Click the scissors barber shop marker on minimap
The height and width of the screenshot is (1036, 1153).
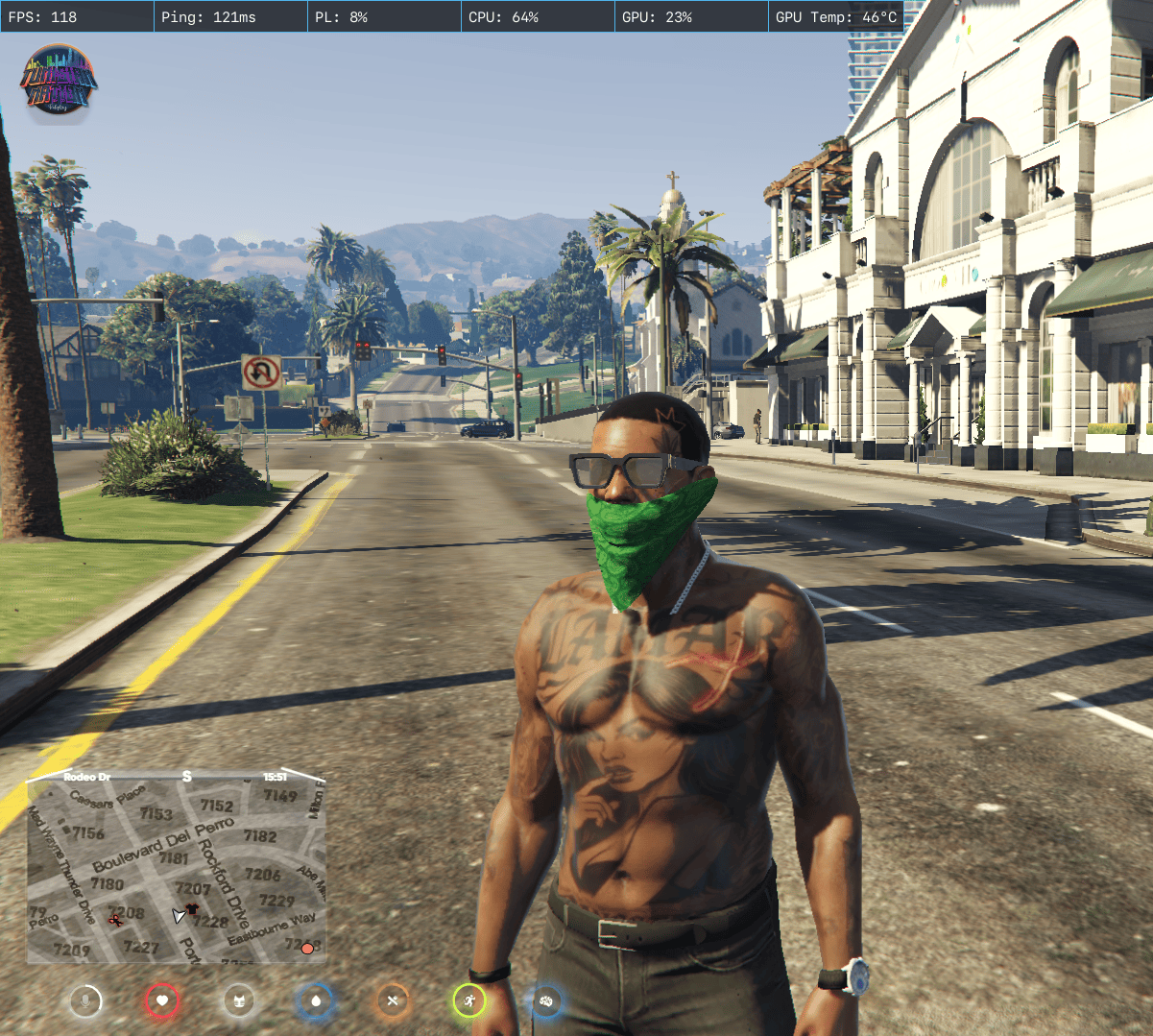(x=116, y=920)
